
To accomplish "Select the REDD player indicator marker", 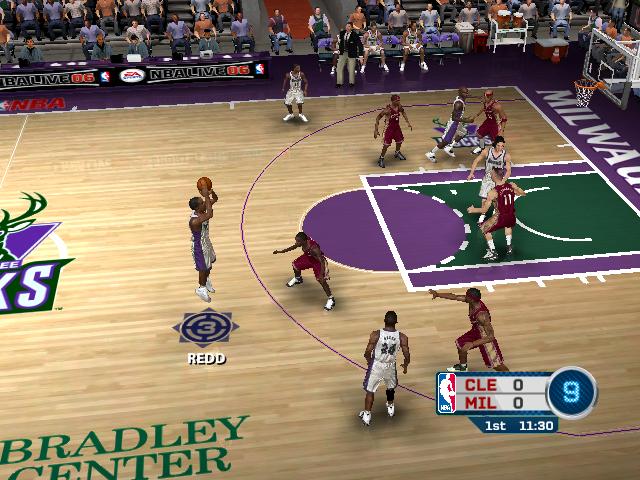I will point(205,328).
